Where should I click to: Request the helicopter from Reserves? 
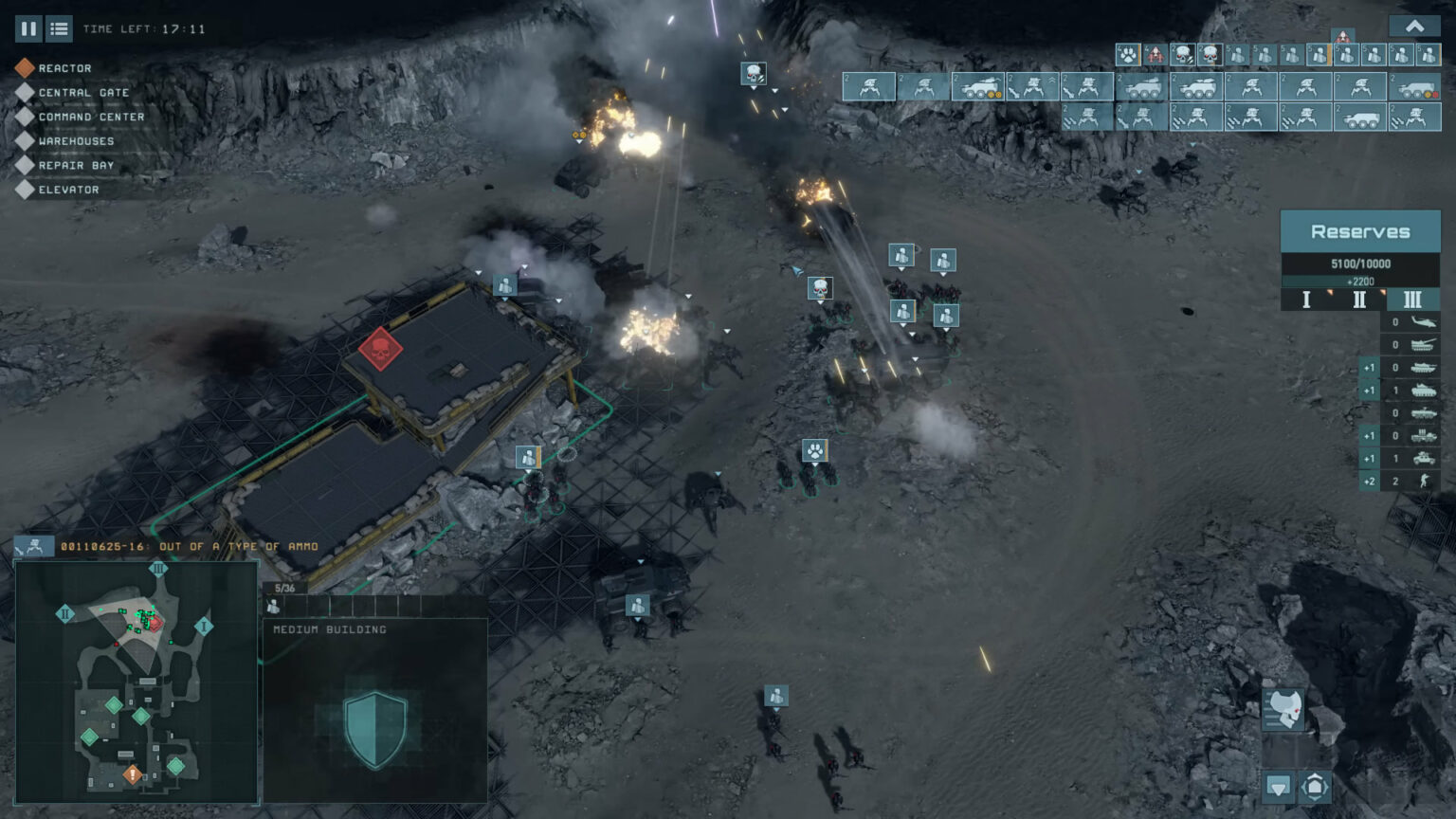pos(1423,322)
